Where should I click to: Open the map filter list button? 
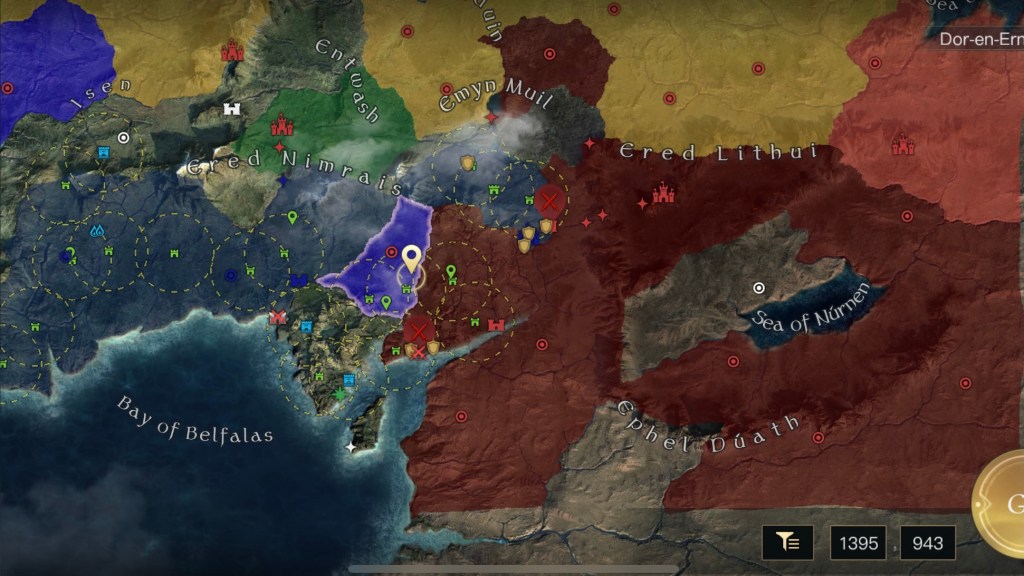point(787,543)
